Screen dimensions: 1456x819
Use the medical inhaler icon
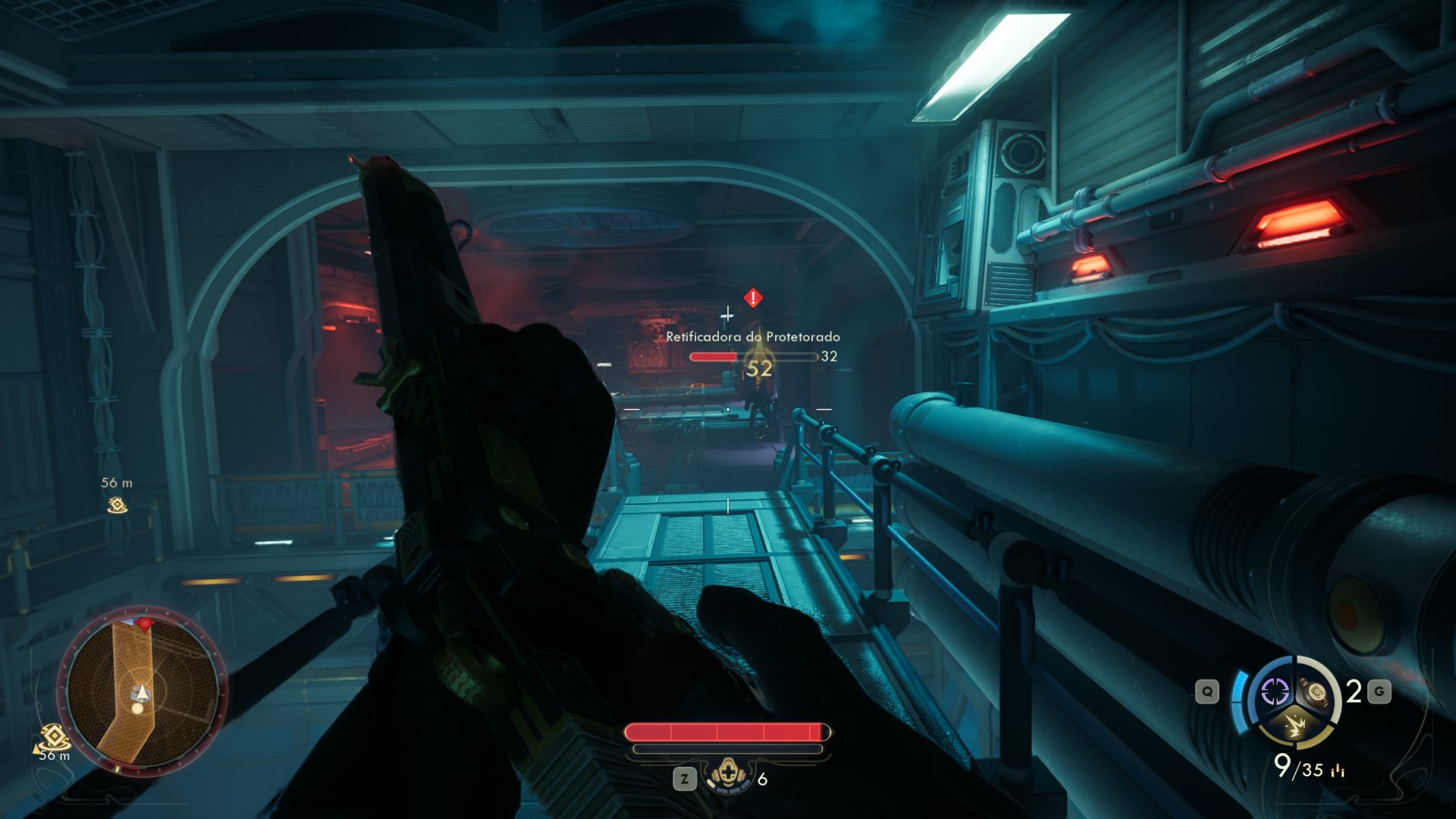click(727, 777)
